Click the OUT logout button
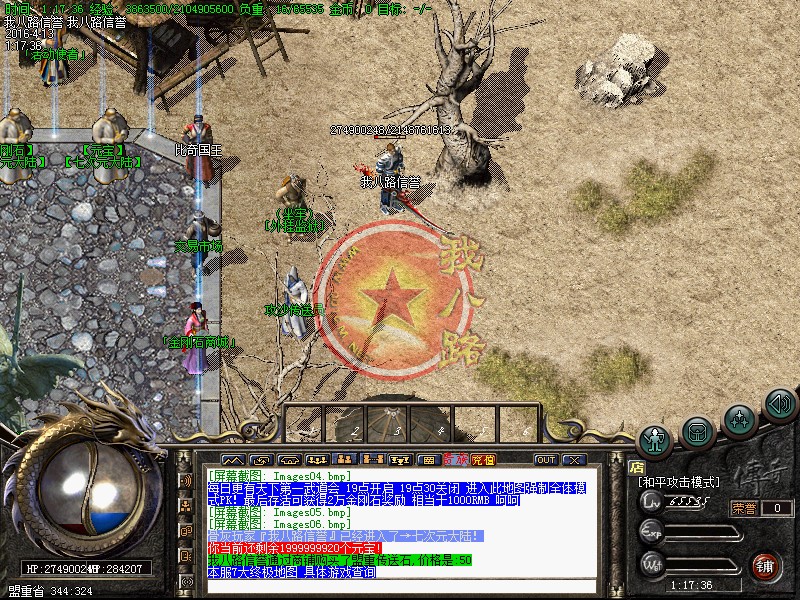 click(x=546, y=460)
